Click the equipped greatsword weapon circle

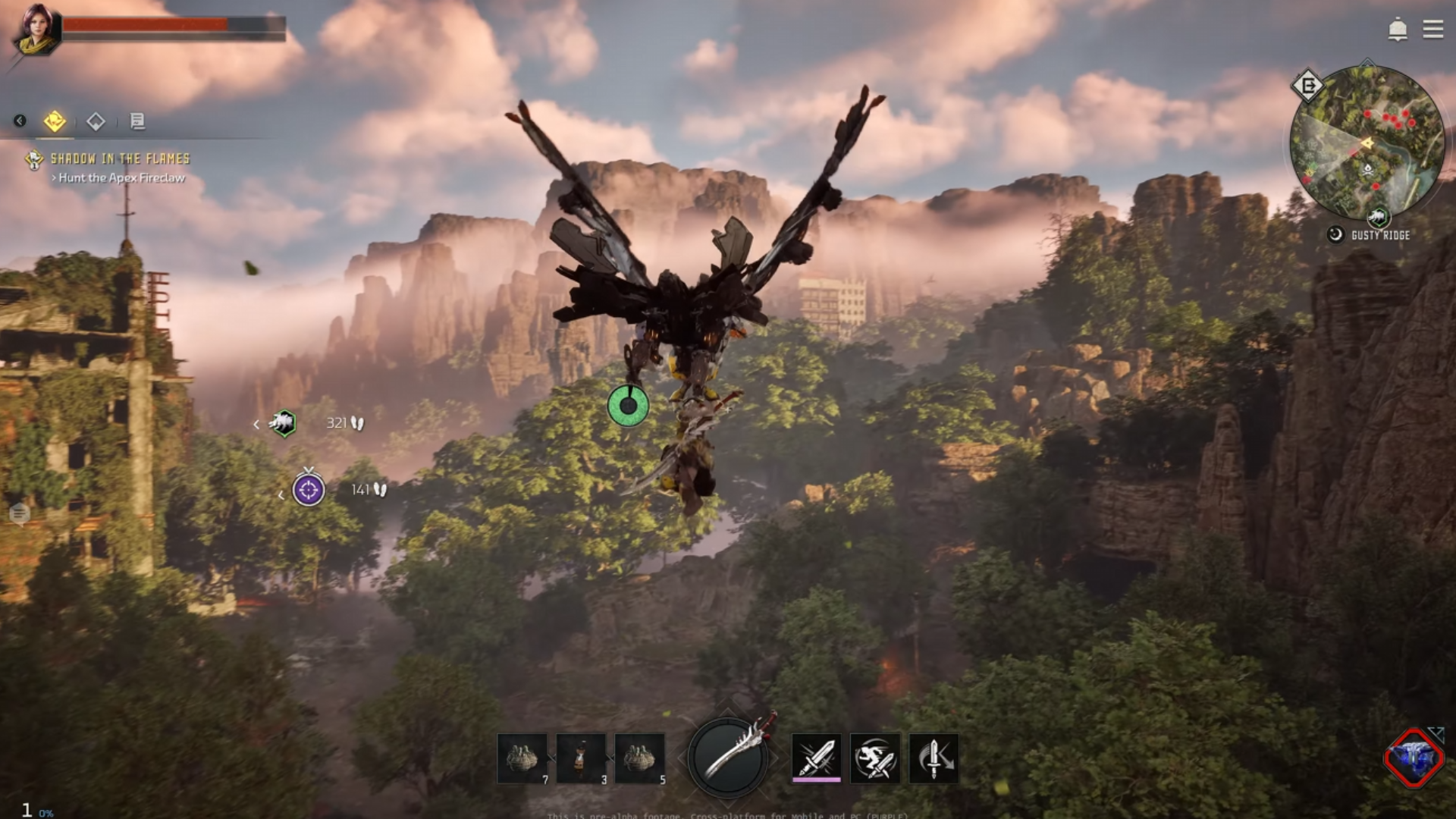pyautogui.click(x=728, y=757)
